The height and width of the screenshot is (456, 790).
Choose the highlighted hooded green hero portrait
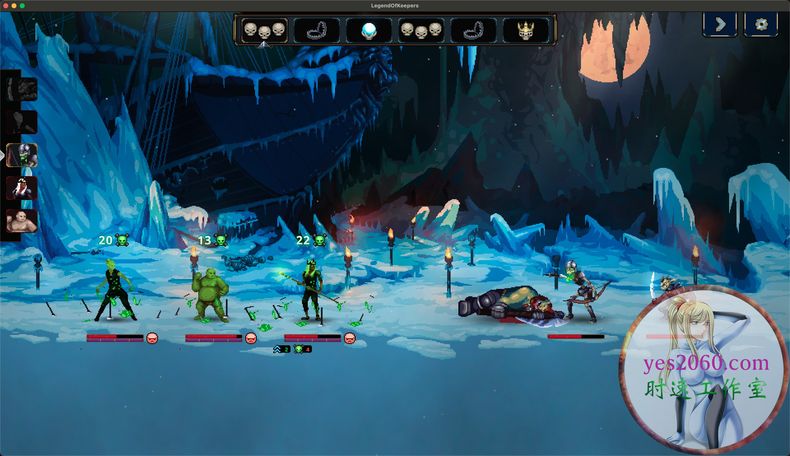[x=21, y=155]
